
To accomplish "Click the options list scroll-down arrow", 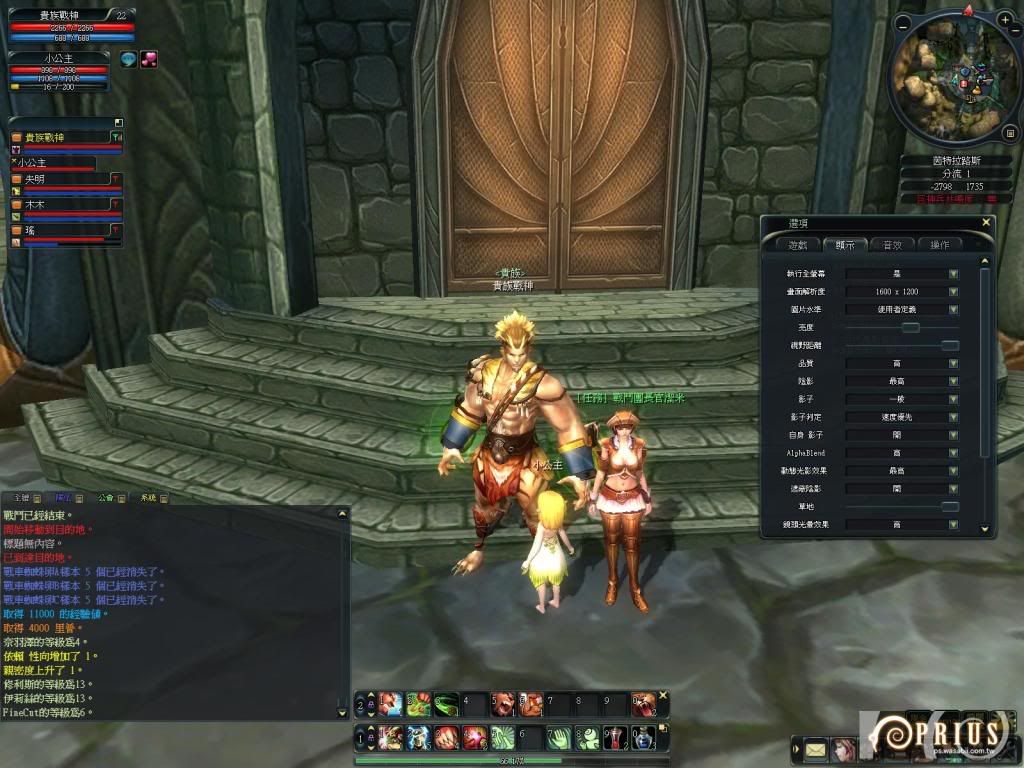I will [984, 528].
